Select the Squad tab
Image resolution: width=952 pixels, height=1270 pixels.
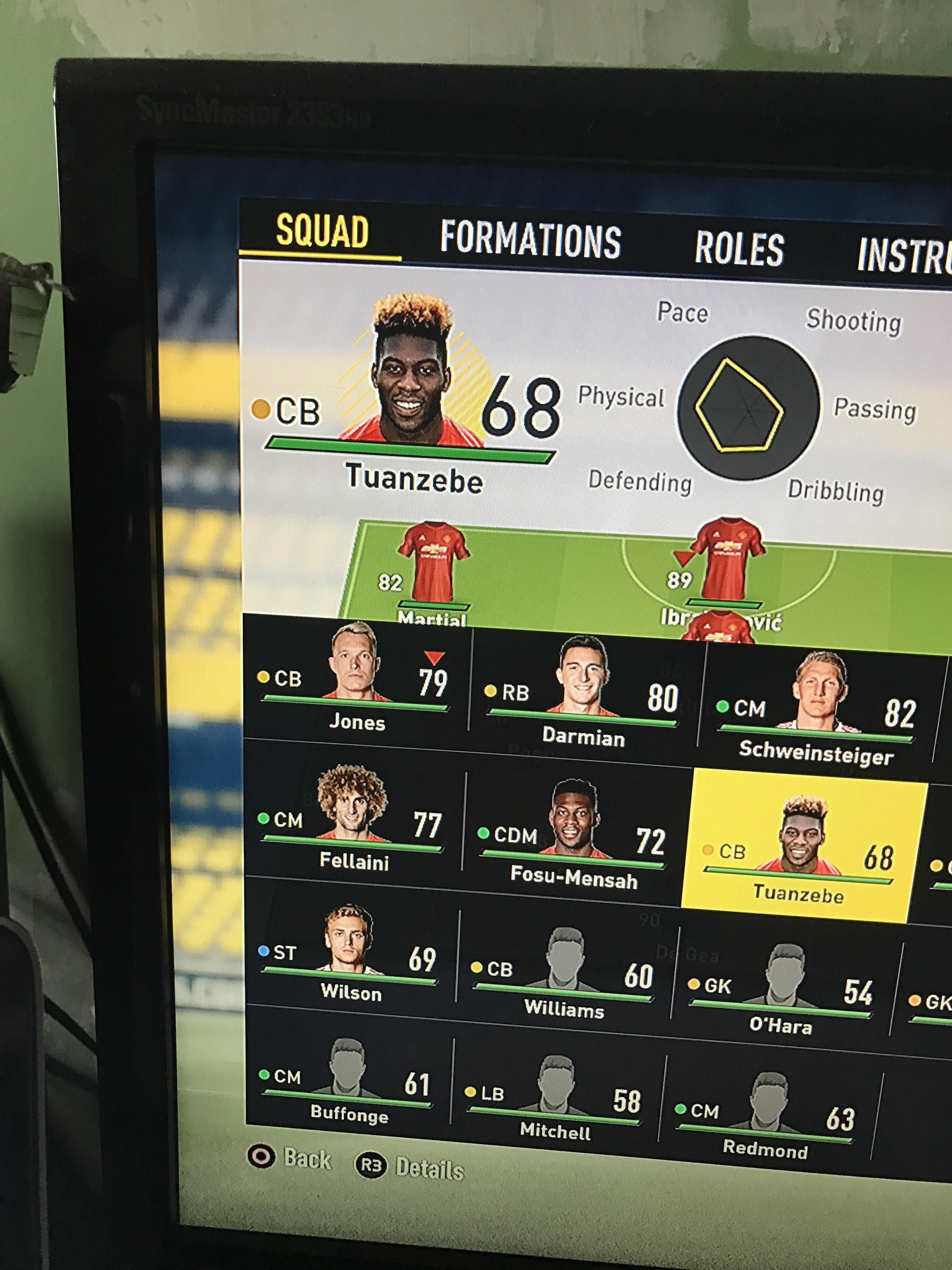322,232
